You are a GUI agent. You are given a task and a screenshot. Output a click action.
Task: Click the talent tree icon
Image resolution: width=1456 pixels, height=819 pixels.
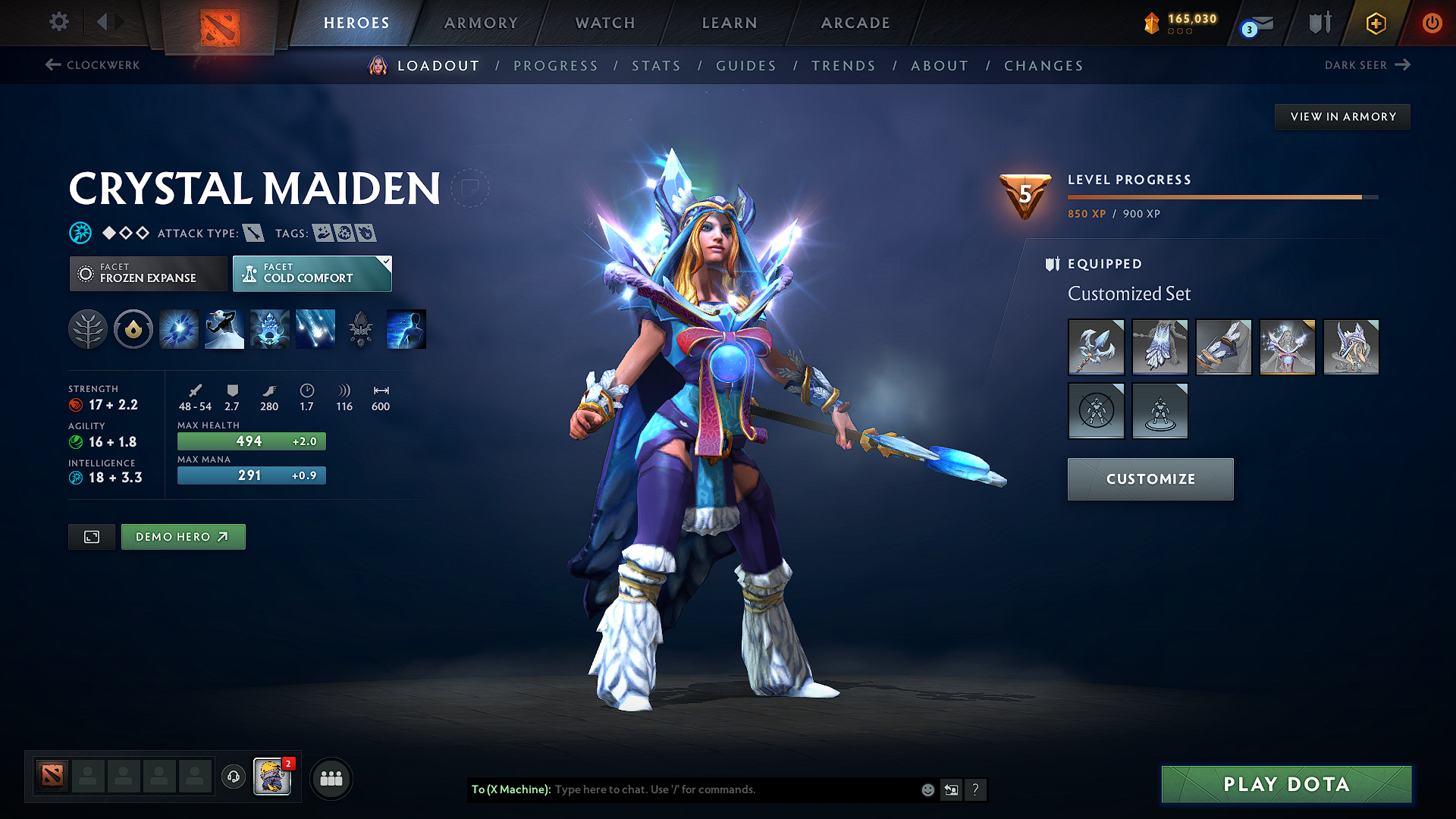(87, 328)
